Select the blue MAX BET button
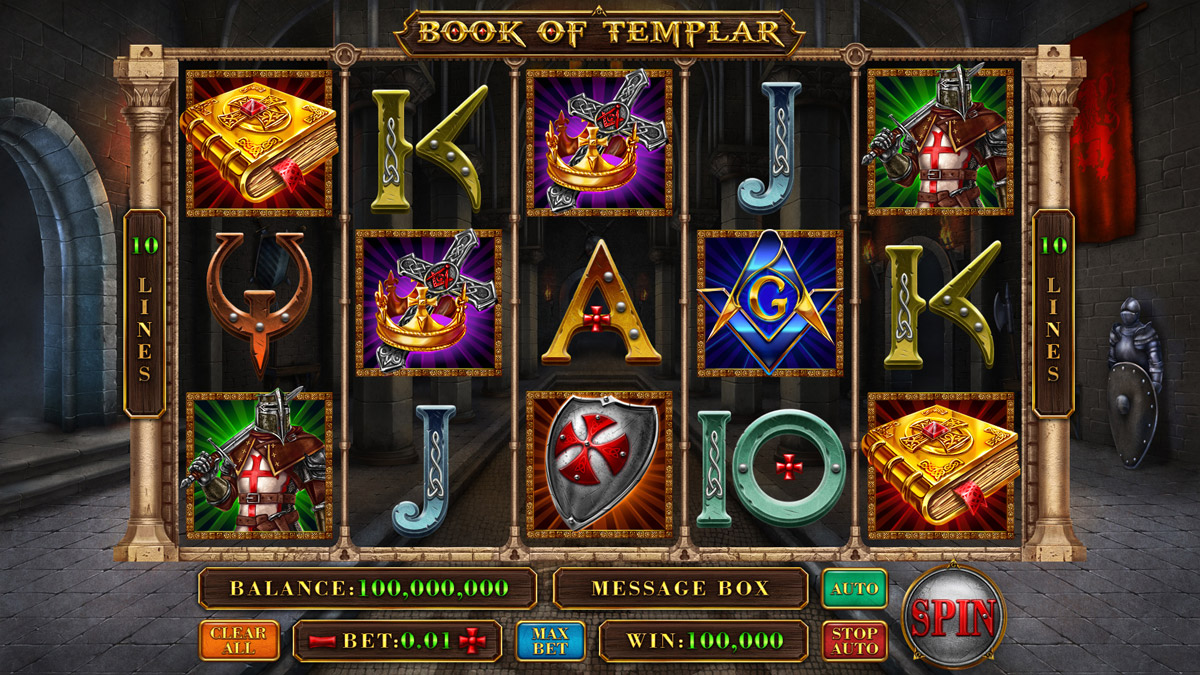The image size is (1200, 675). click(x=550, y=641)
